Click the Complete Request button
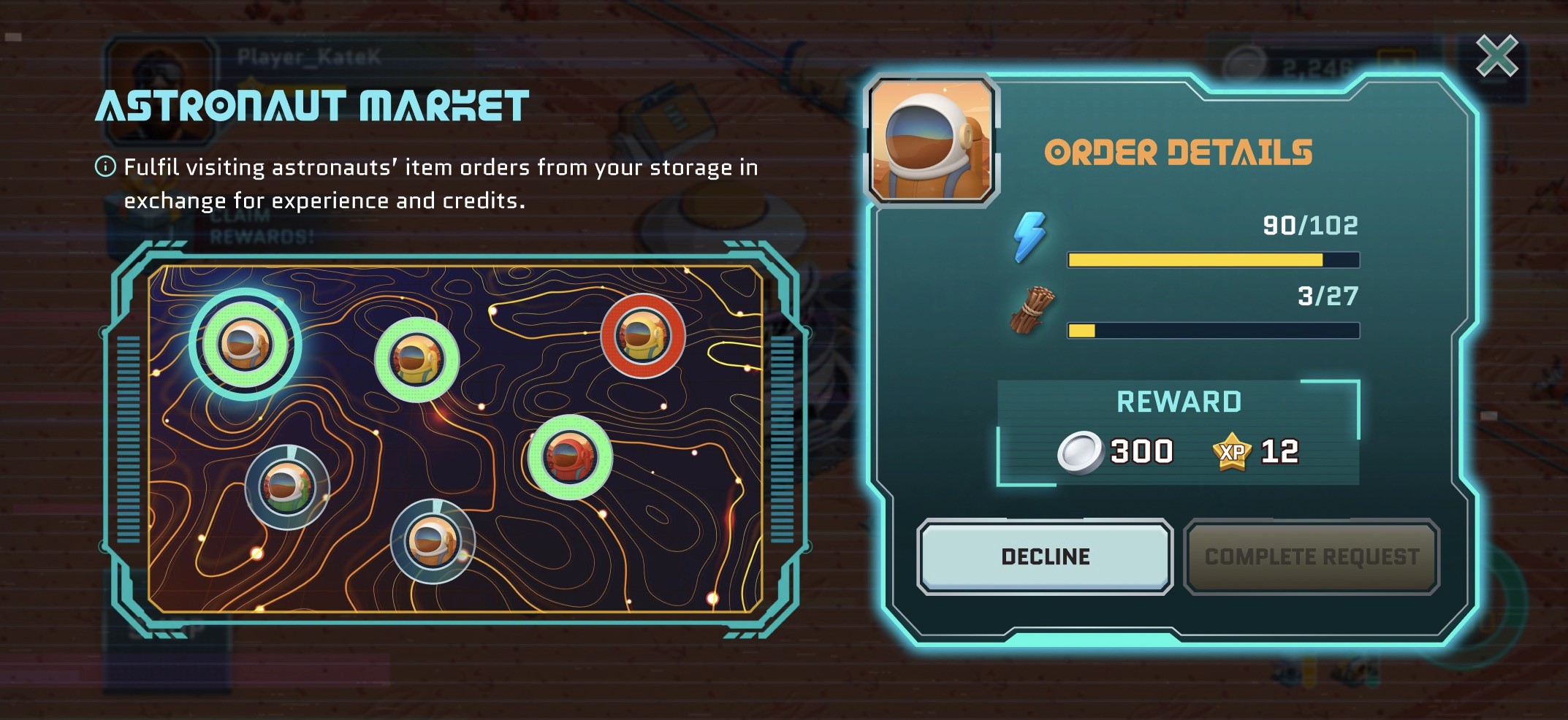1568x720 pixels. tap(1312, 556)
